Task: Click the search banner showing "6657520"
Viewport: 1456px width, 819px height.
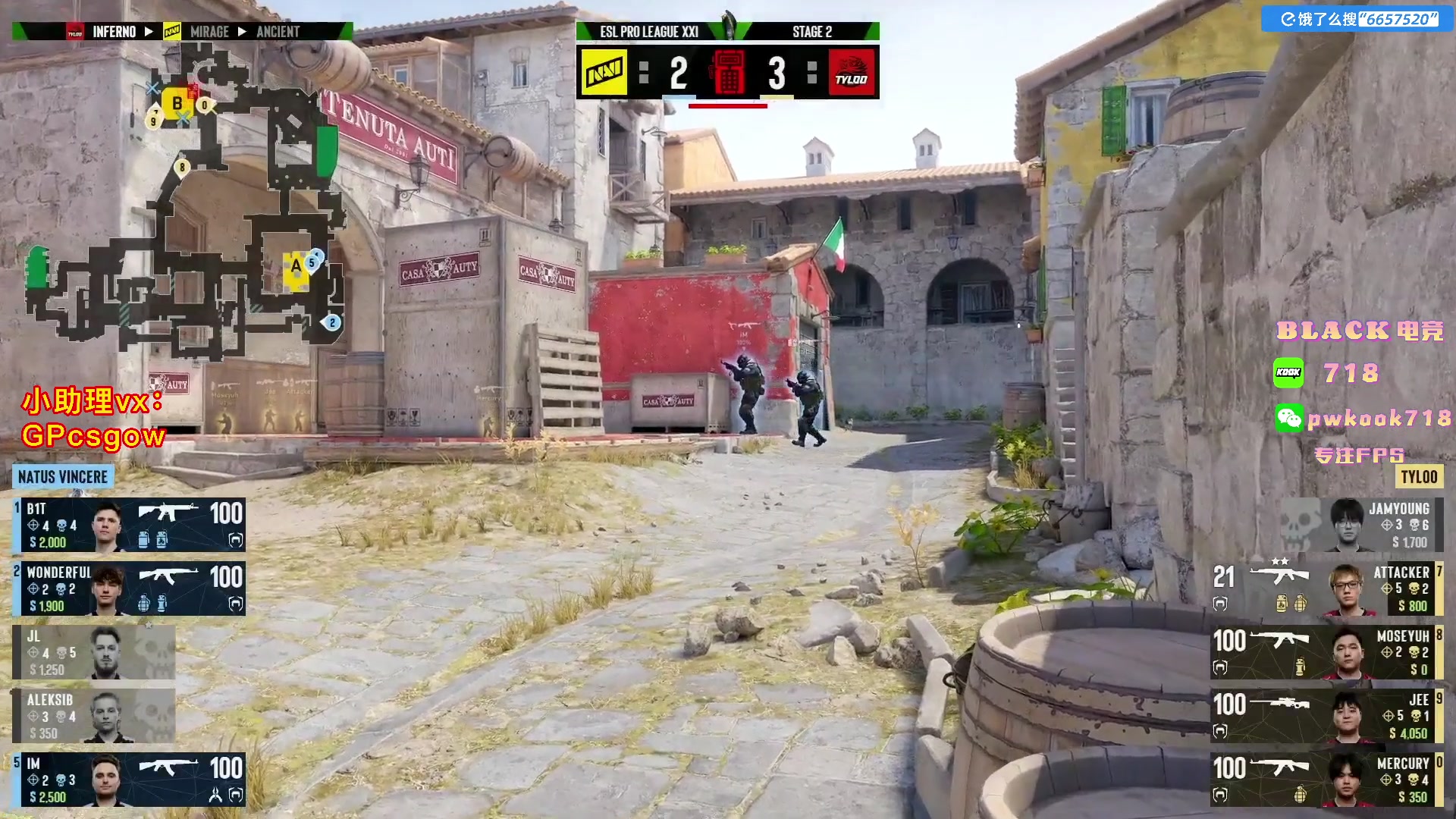Action: [1358, 19]
